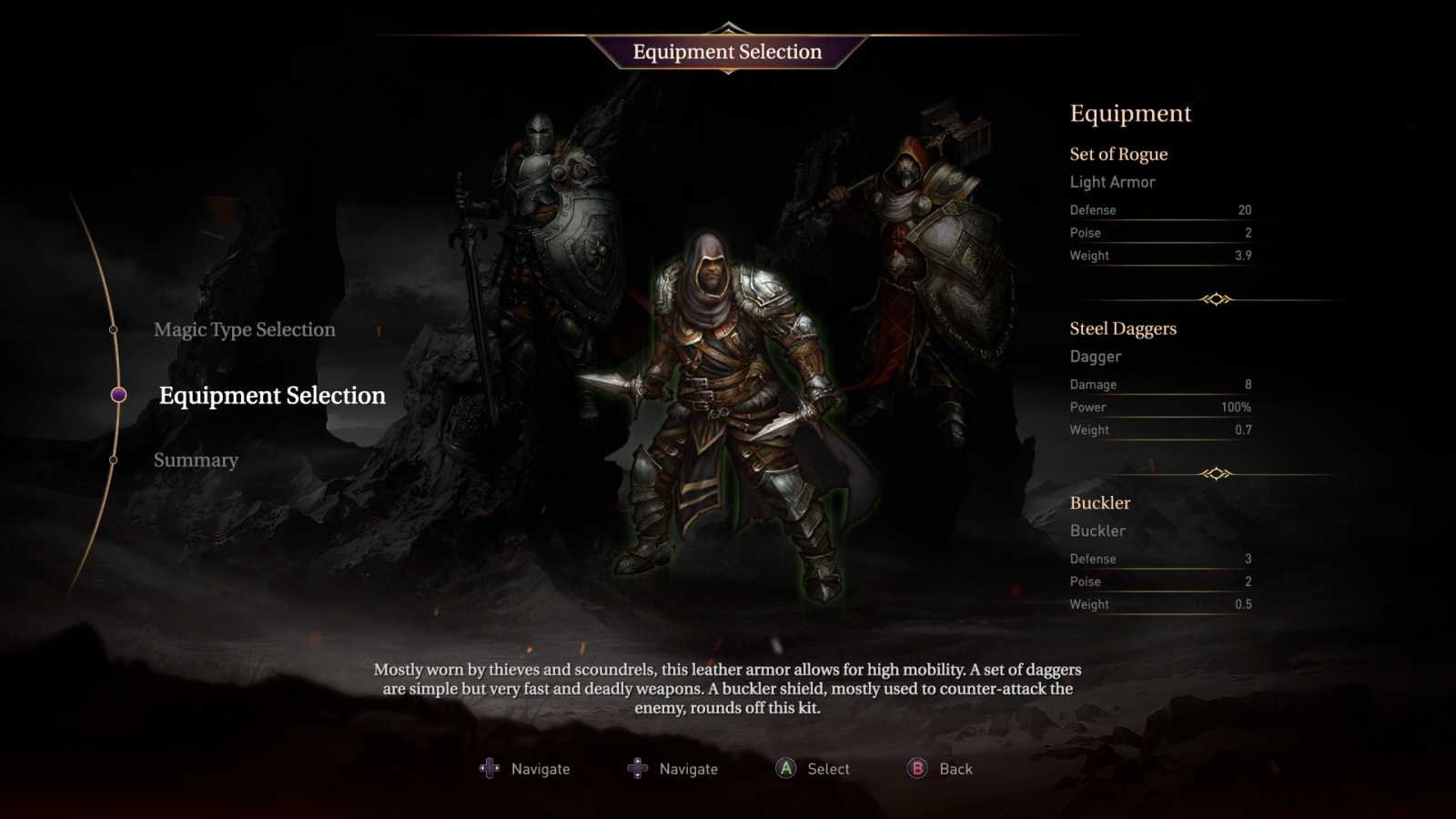Click Equipment Selection in the left menu
Image resolution: width=1456 pixels, height=819 pixels.
coord(272,395)
